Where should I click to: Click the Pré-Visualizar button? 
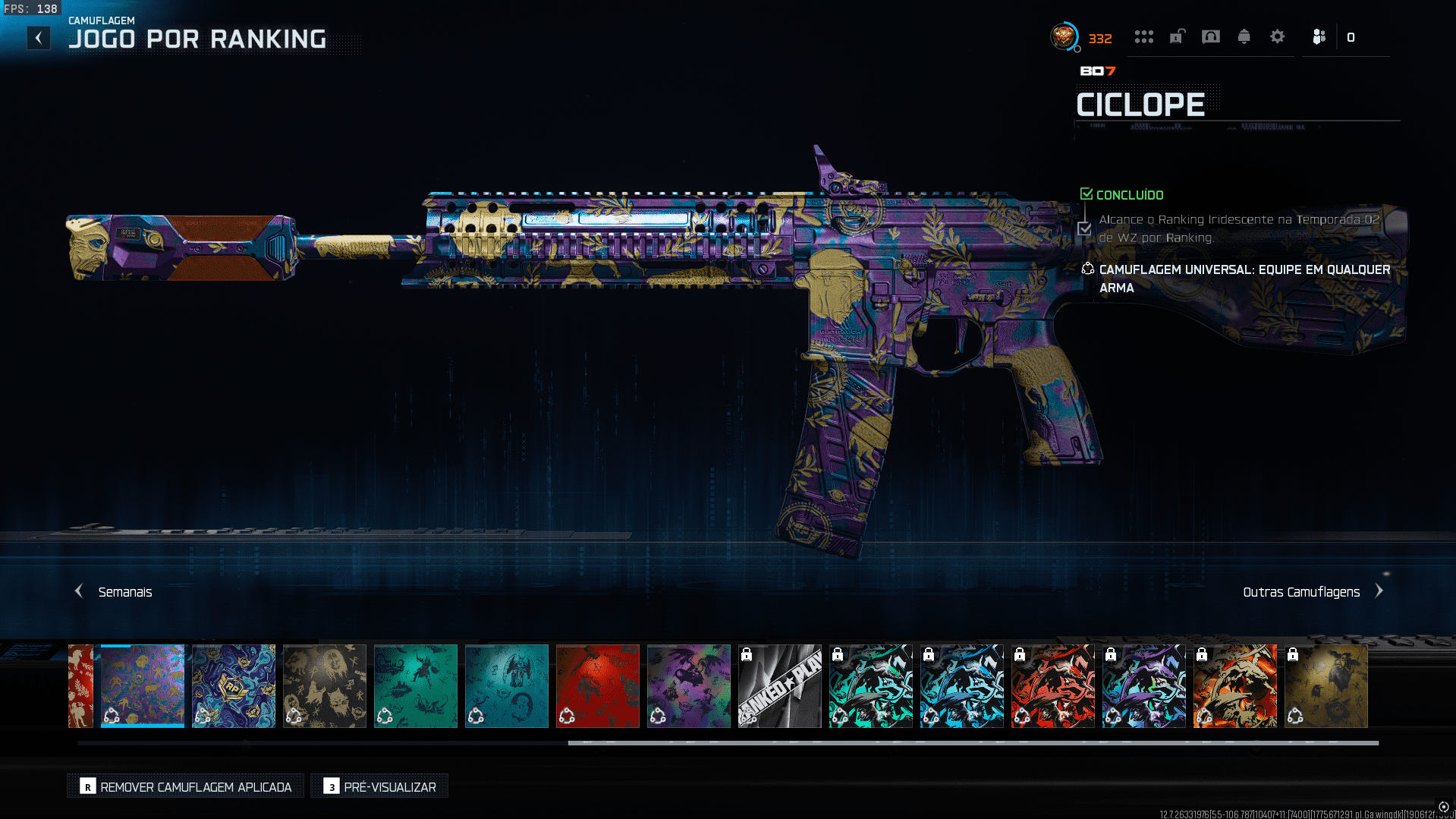coord(379,787)
